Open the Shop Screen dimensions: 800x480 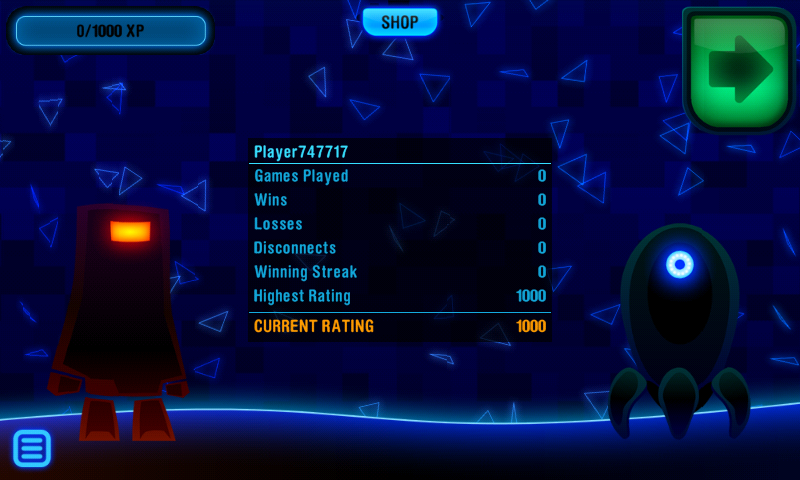400,22
